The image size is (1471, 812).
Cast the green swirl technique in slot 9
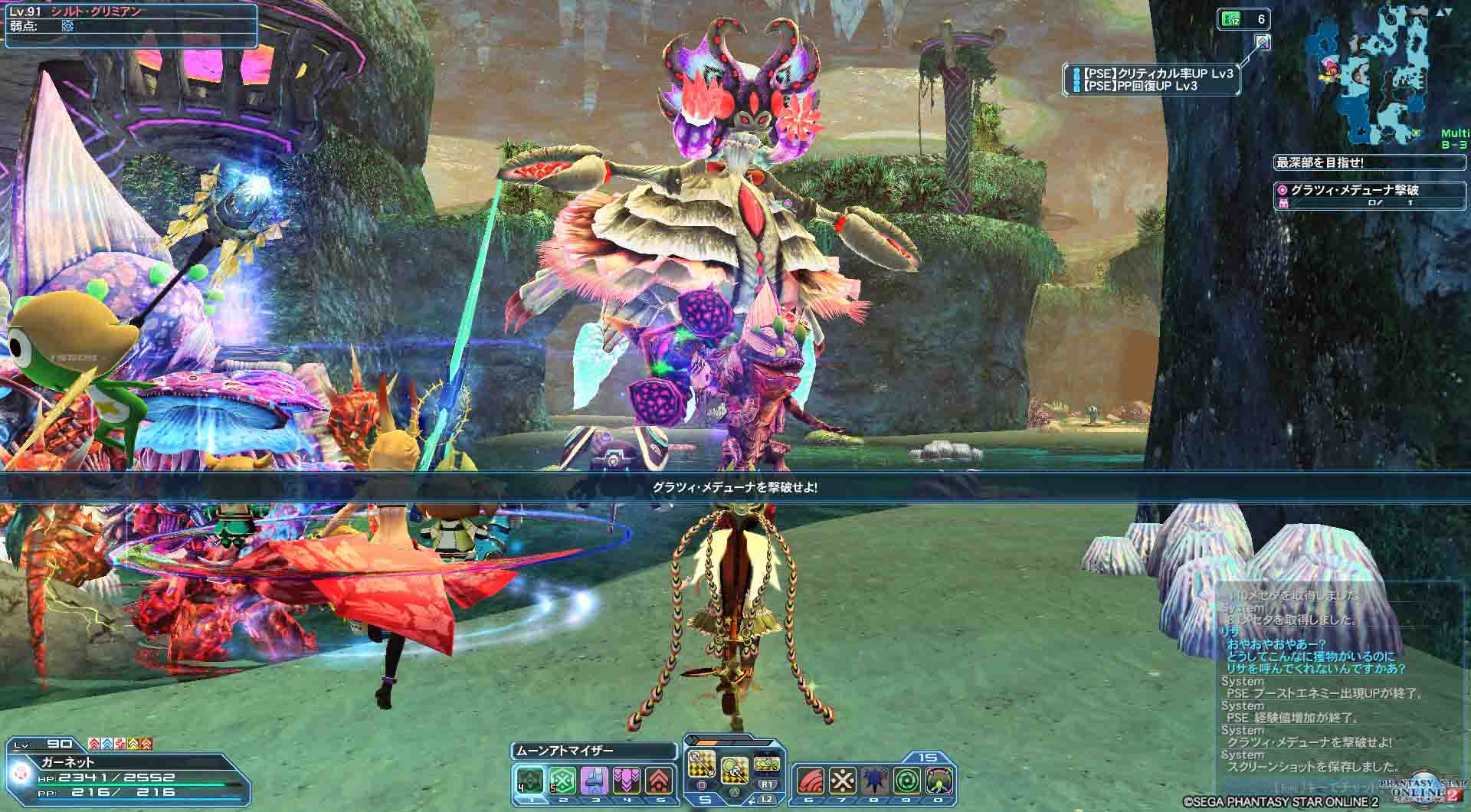pos(908,781)
